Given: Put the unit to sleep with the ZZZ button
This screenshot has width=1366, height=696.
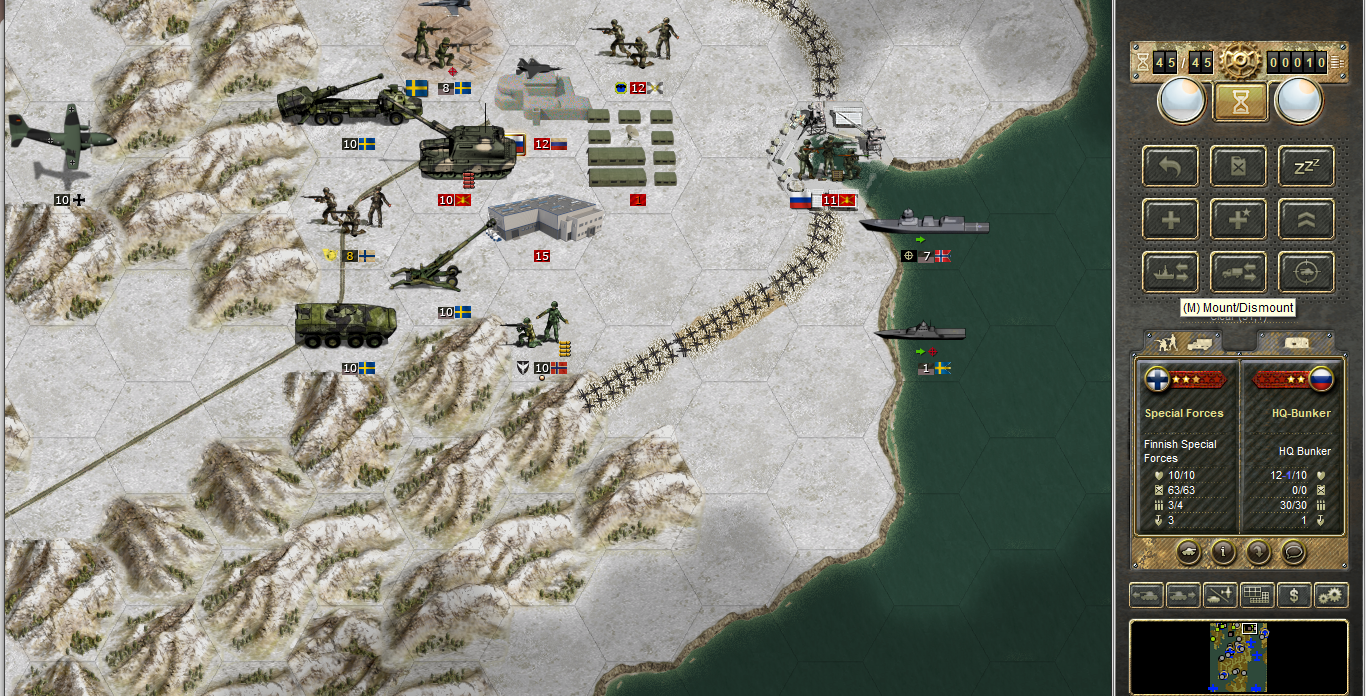Looking at the screenshot, I should point(1306,166).
